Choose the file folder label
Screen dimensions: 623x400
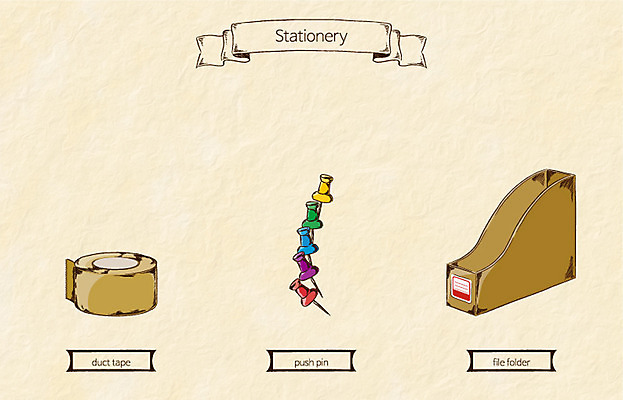coord(511,361)
